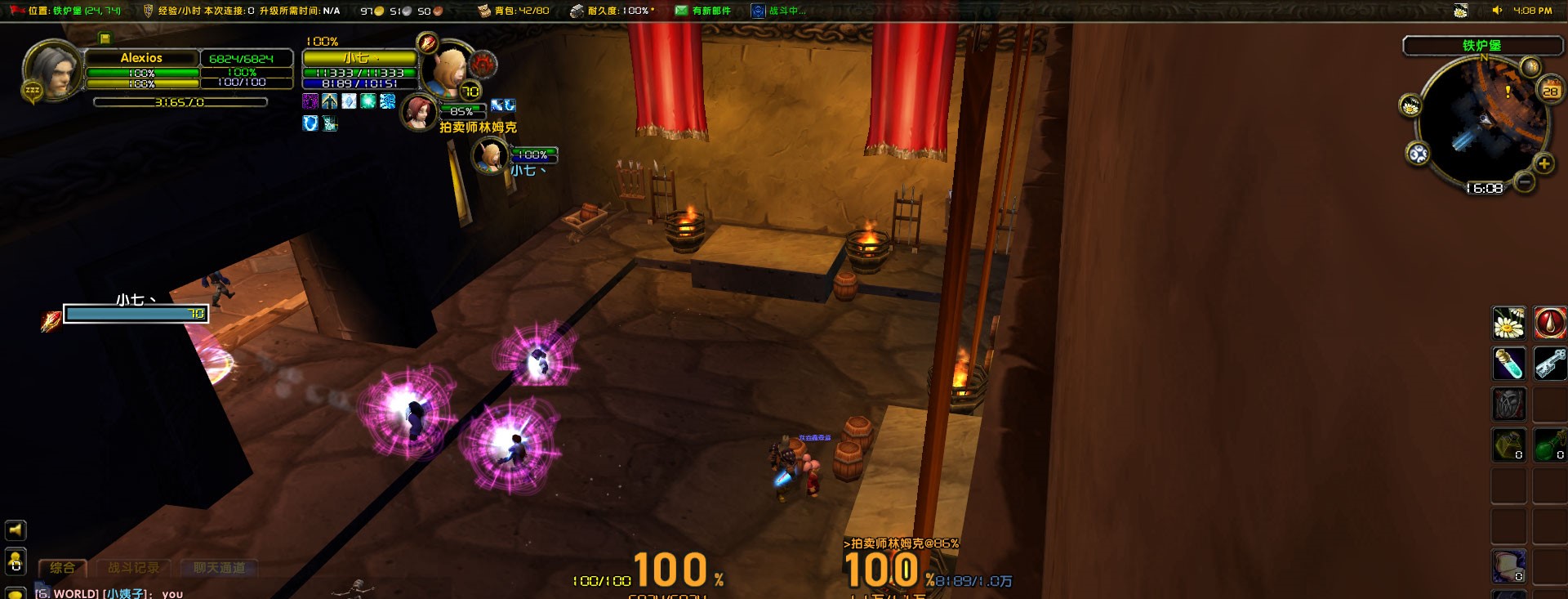1568x599 pixels.
Task: Click the daisy tracking button on minimap
Action: (1410, 106)
